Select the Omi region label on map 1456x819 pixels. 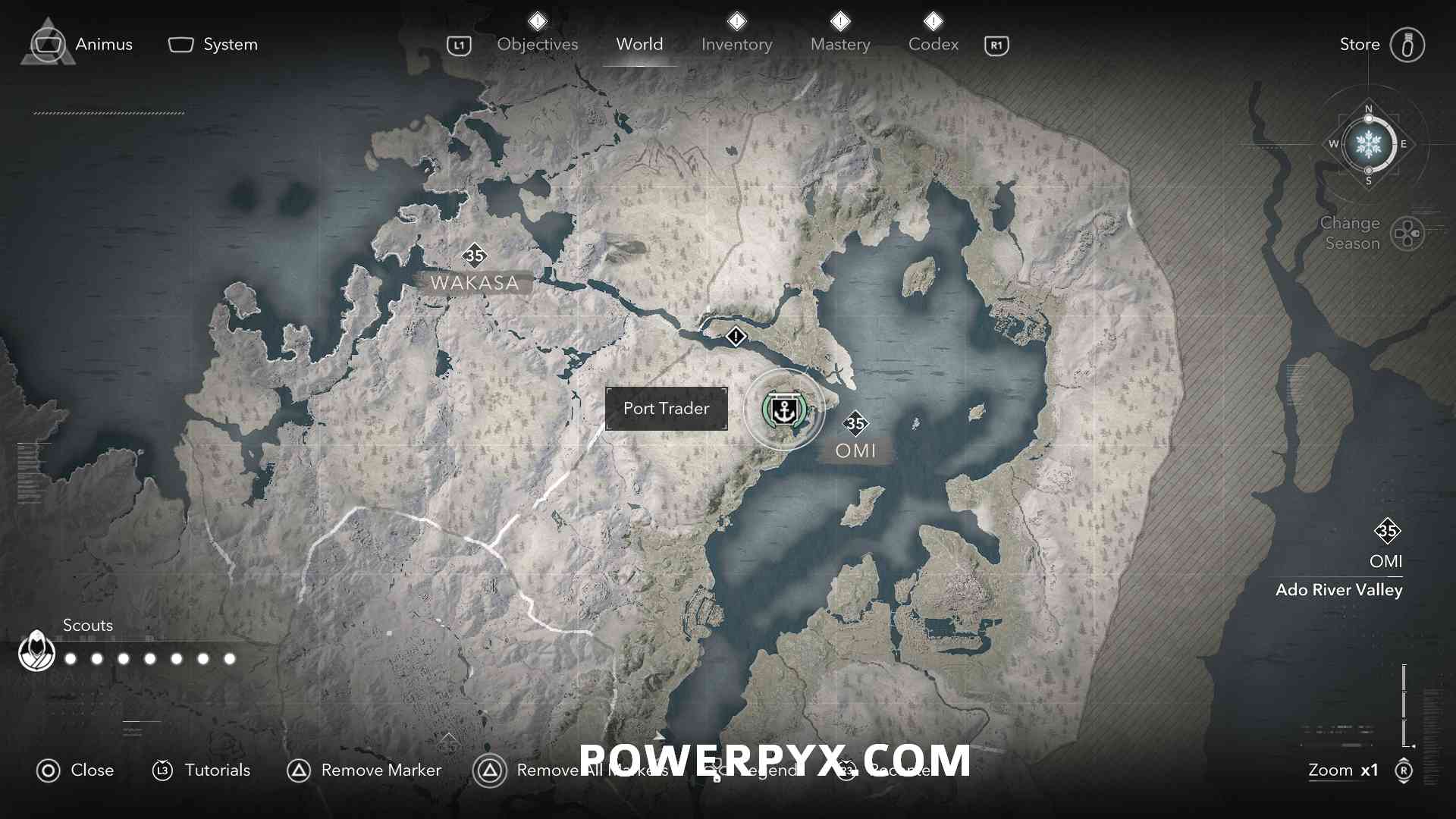(855, 450)
